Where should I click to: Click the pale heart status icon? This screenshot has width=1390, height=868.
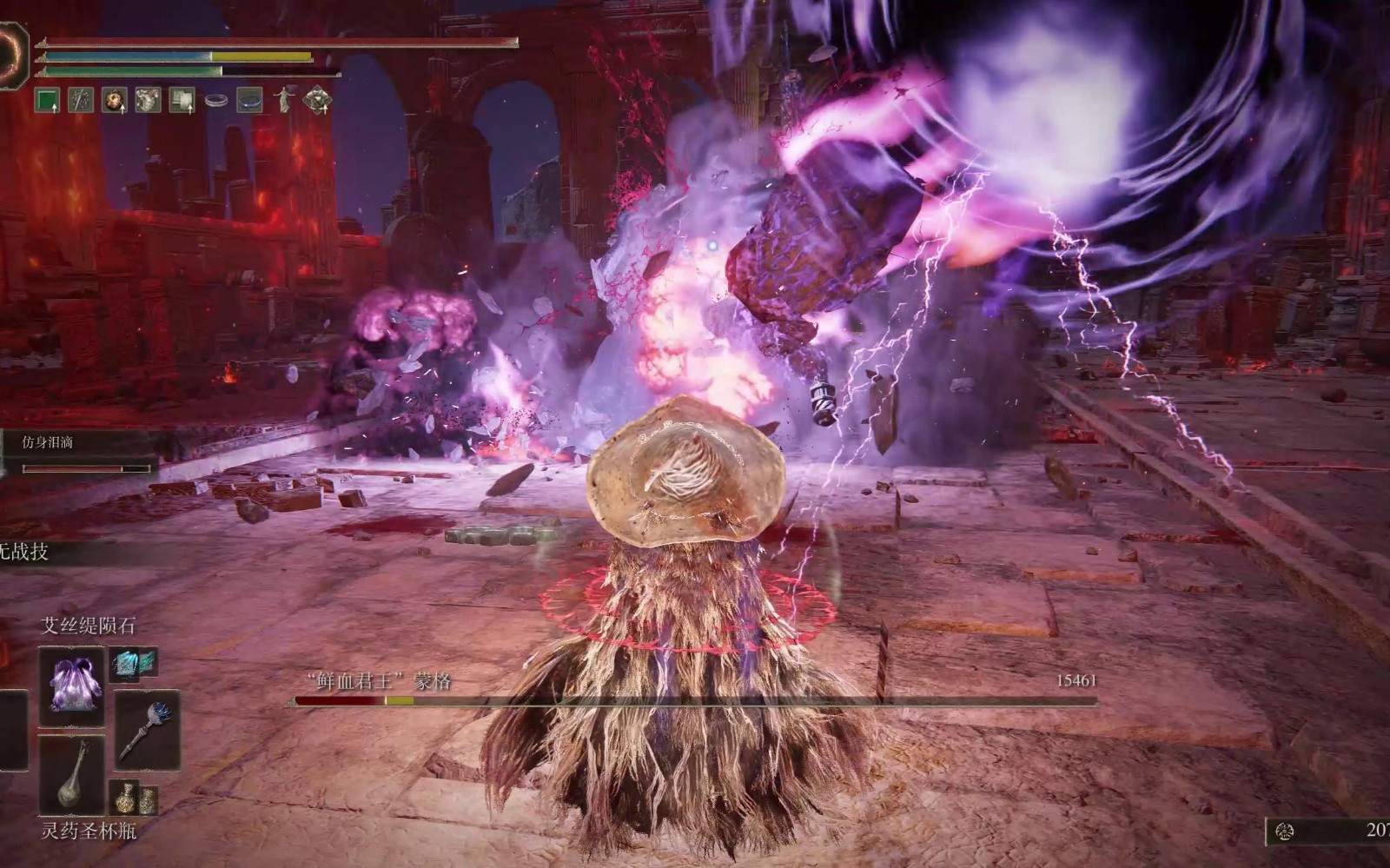tap(148, 101)
